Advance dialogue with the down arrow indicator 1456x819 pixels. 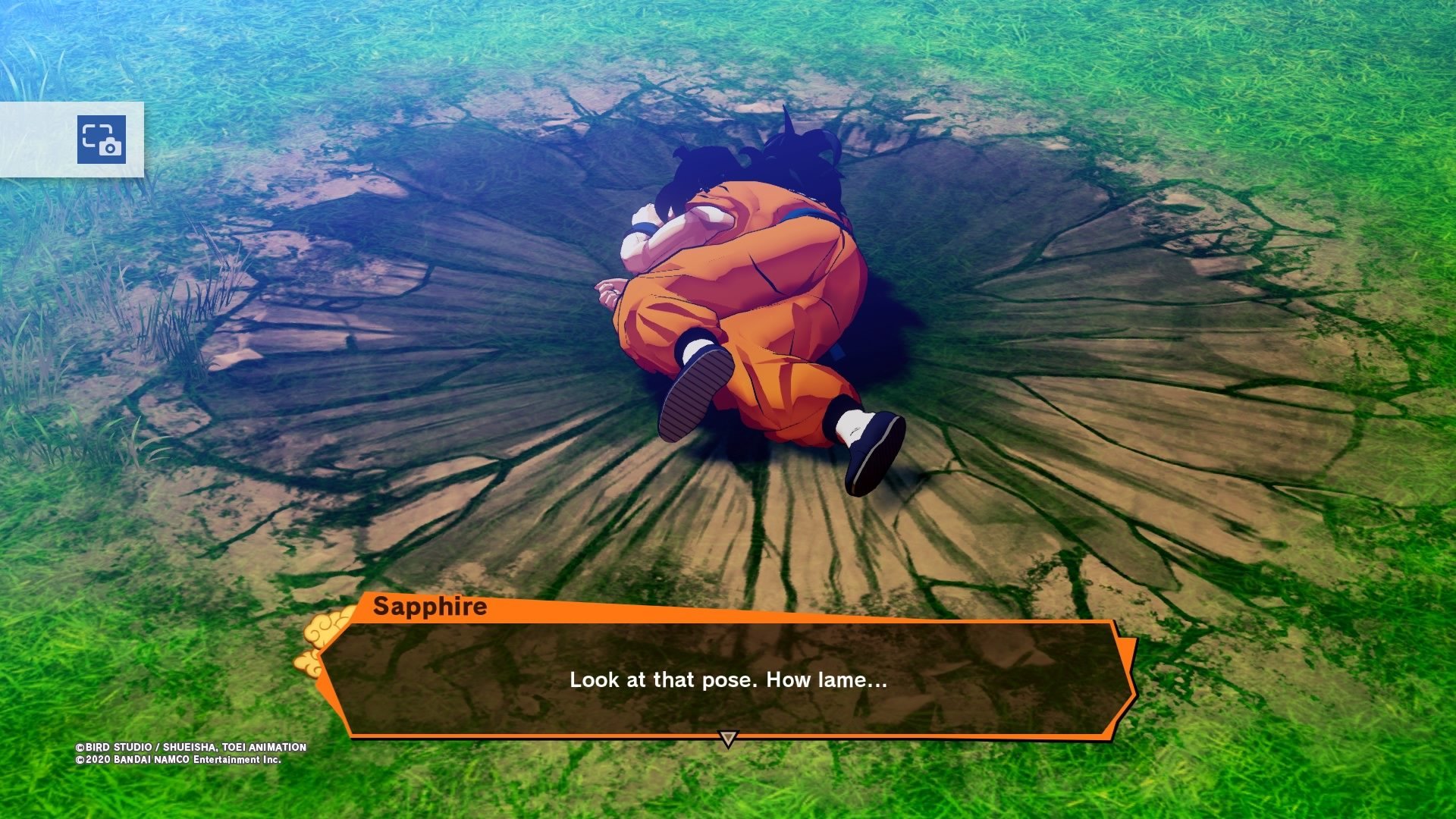[x=727, y=739]
